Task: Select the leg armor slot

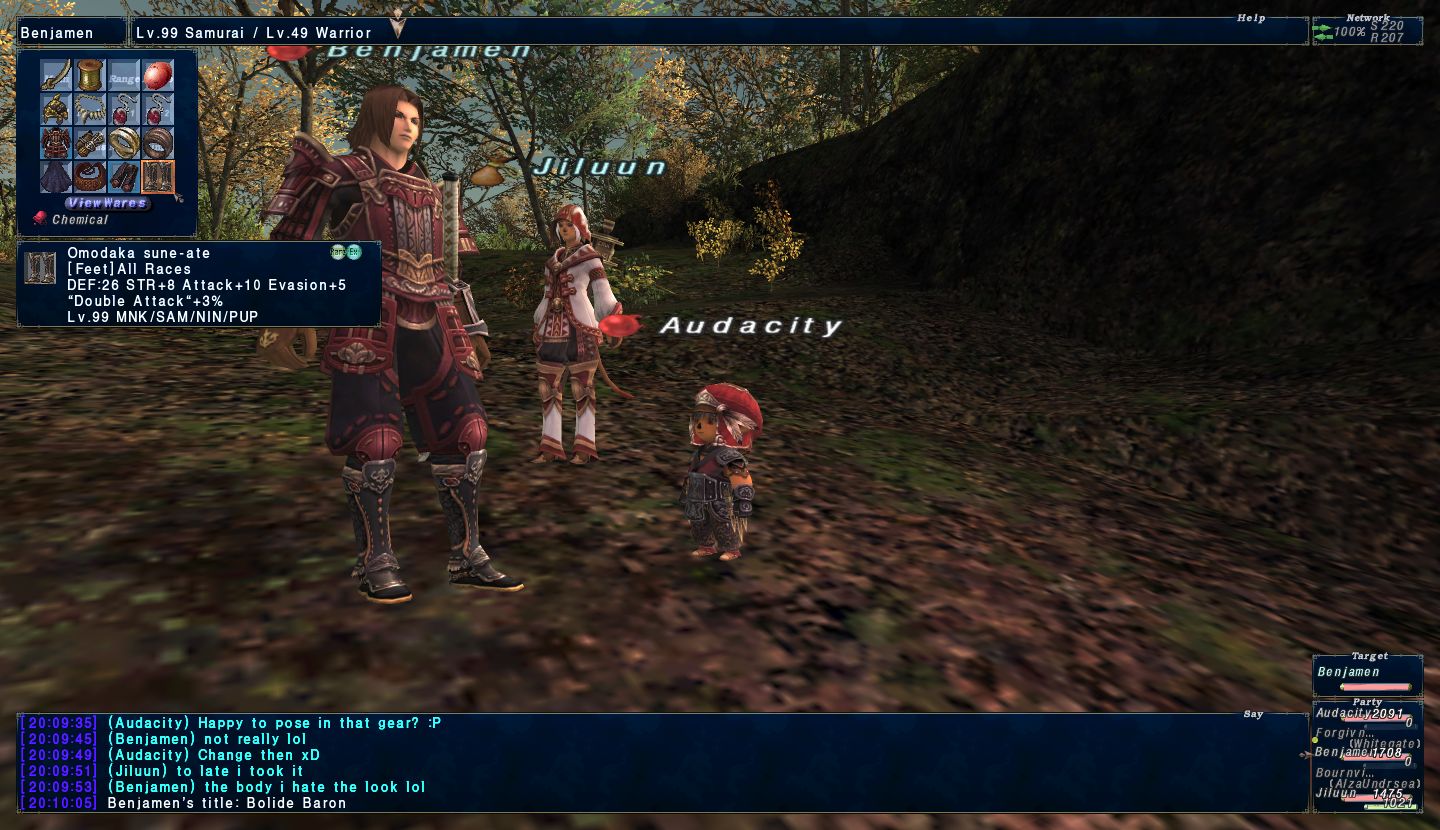Action: click(x=124, y=177)
